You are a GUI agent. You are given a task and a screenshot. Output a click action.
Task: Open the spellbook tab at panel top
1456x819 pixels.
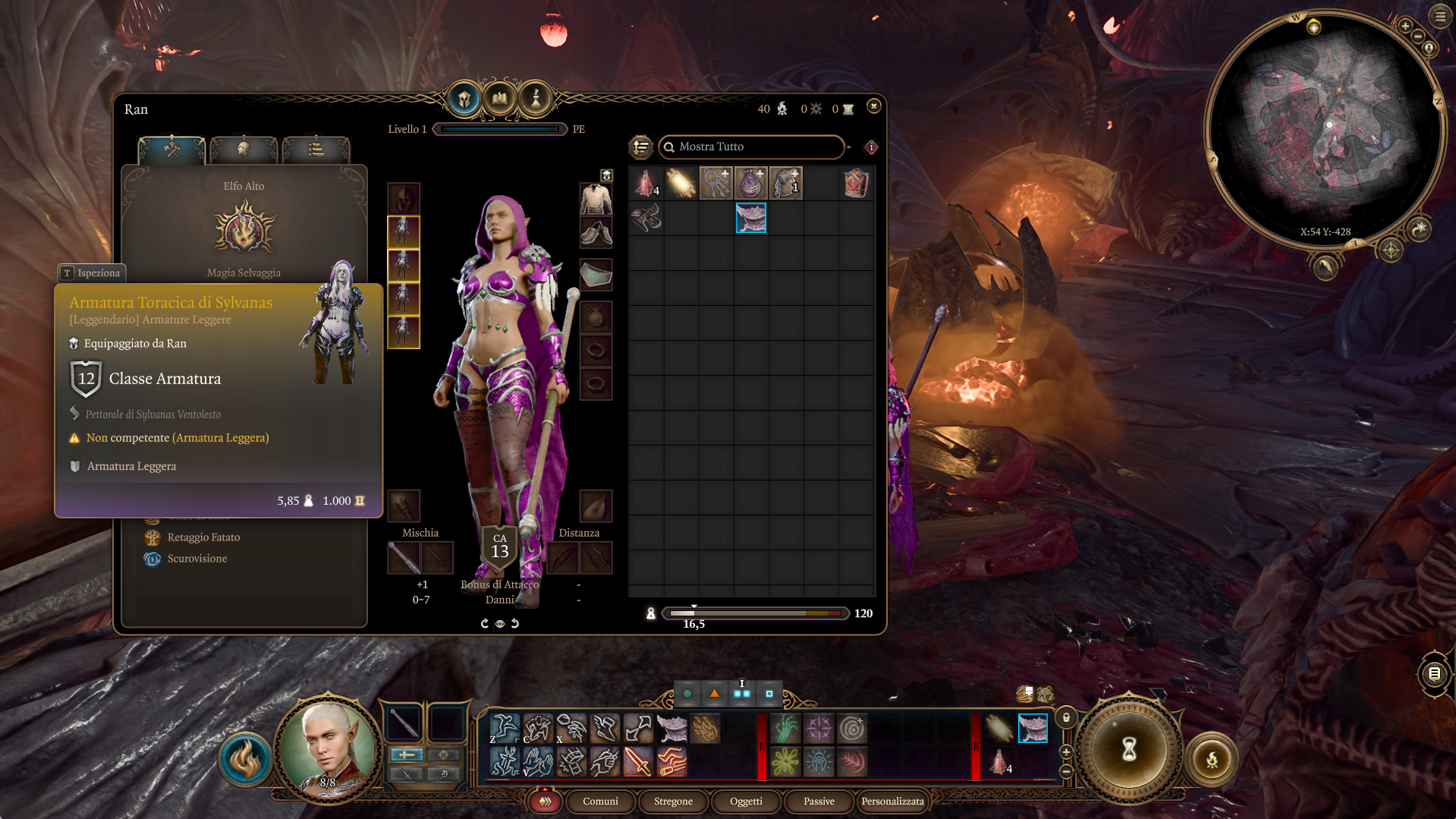pos(500,99)
